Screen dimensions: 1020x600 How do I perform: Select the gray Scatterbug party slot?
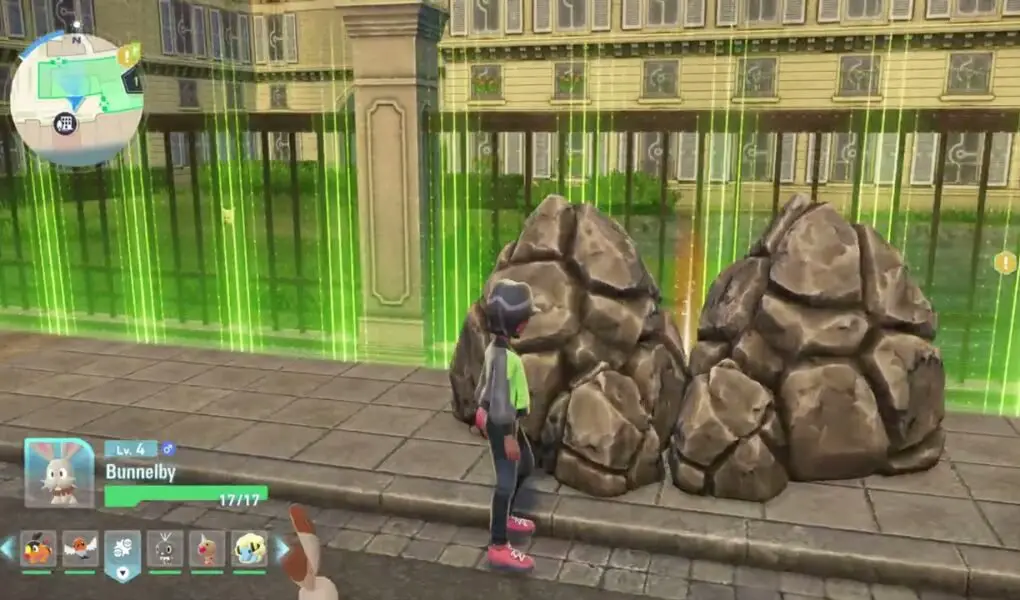[164, 548]
